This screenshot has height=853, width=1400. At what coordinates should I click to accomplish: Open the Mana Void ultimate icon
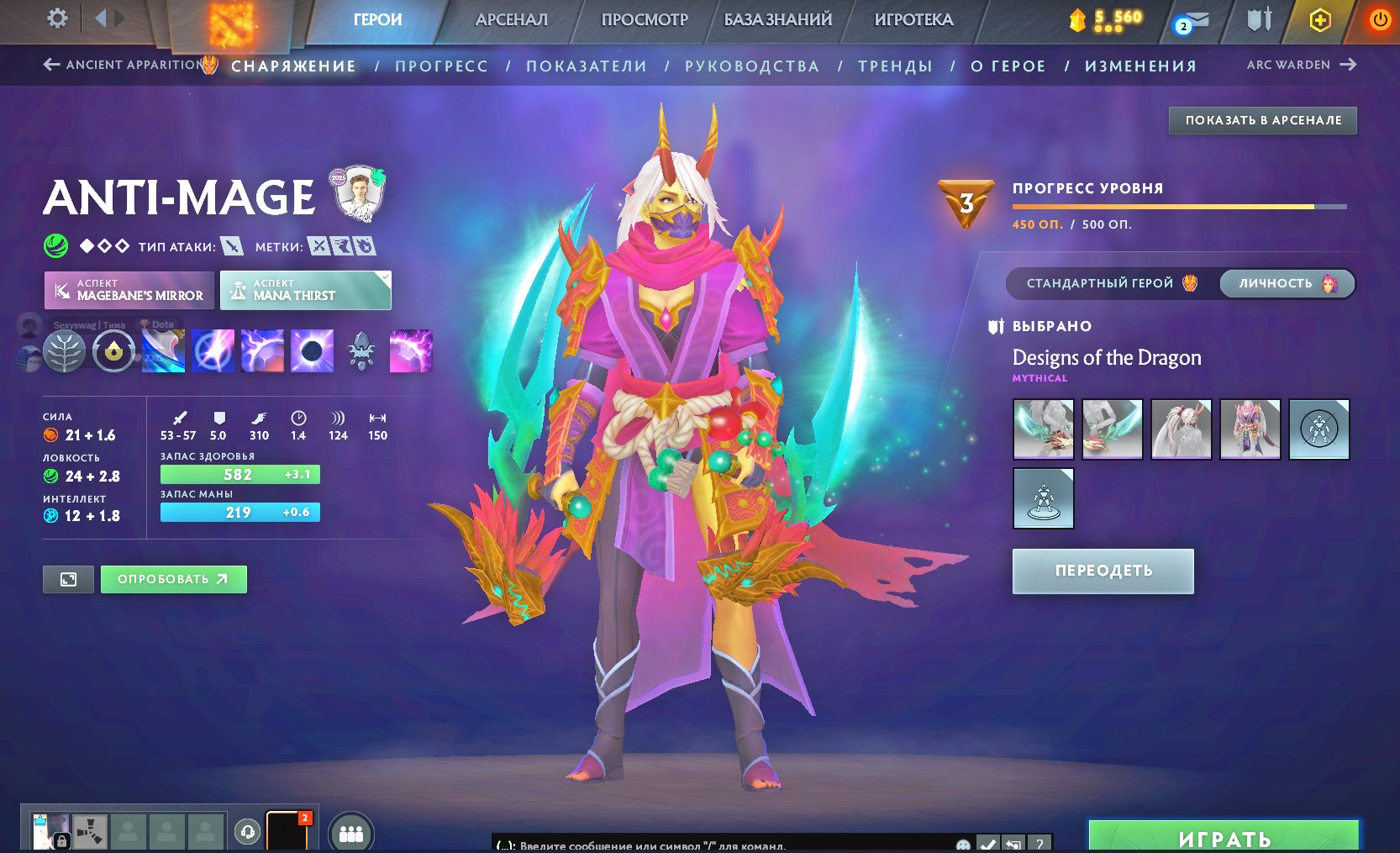click(312, 351)
